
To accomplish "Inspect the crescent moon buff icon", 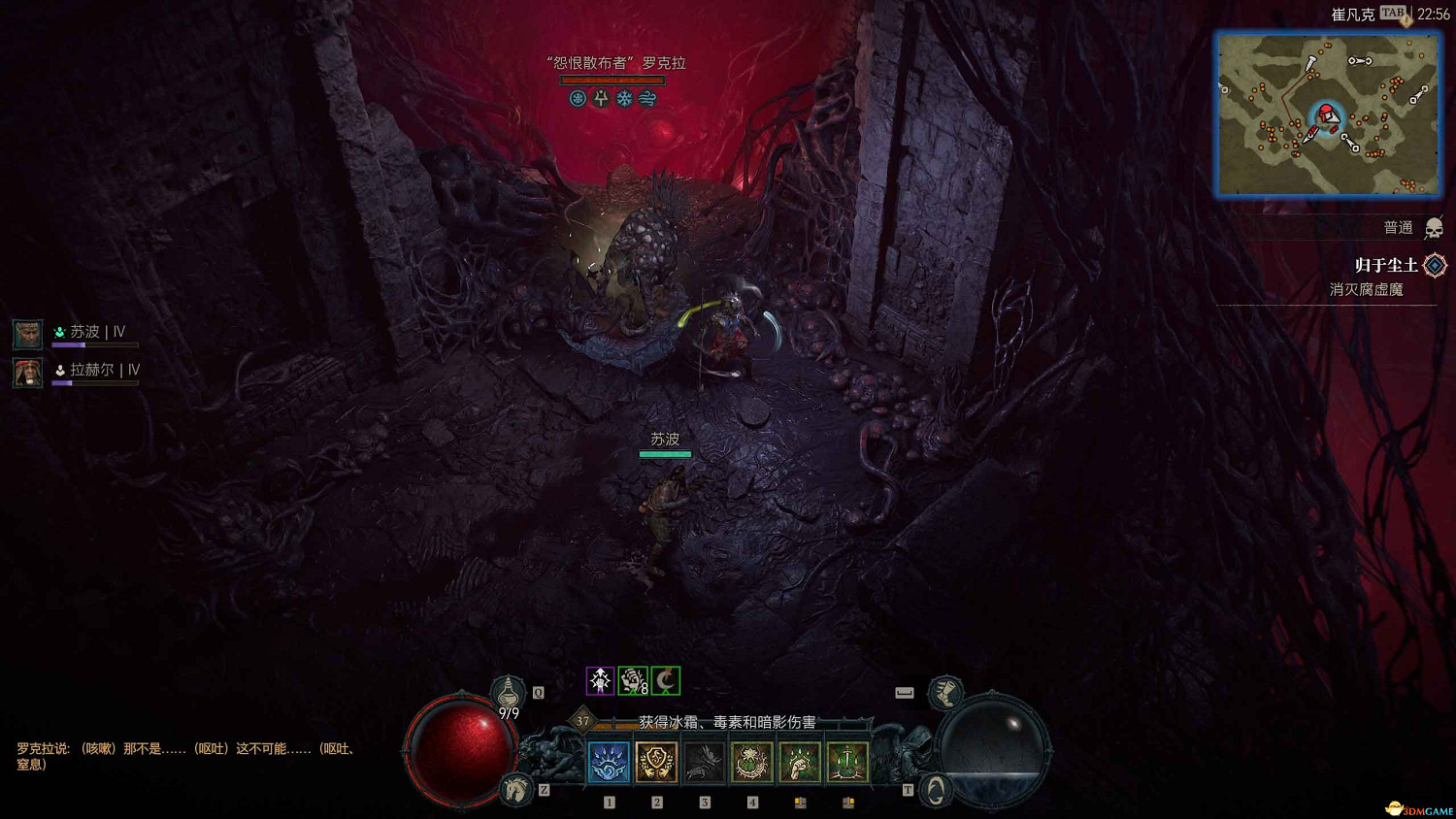I will tap(666, 681).
